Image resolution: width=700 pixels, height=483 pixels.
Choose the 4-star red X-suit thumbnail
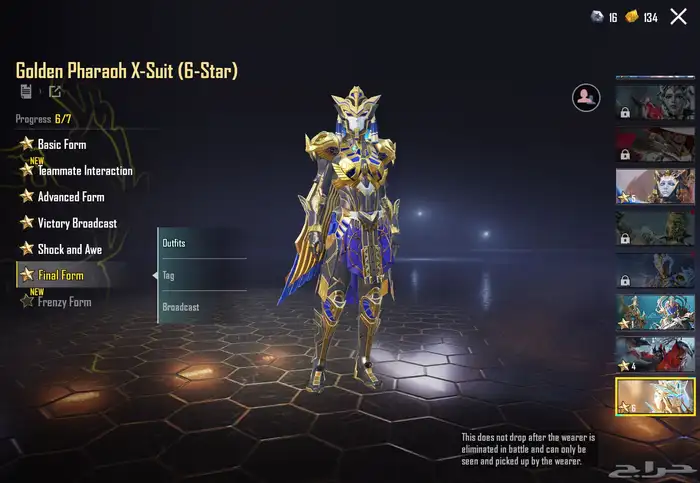coord(654,354)
